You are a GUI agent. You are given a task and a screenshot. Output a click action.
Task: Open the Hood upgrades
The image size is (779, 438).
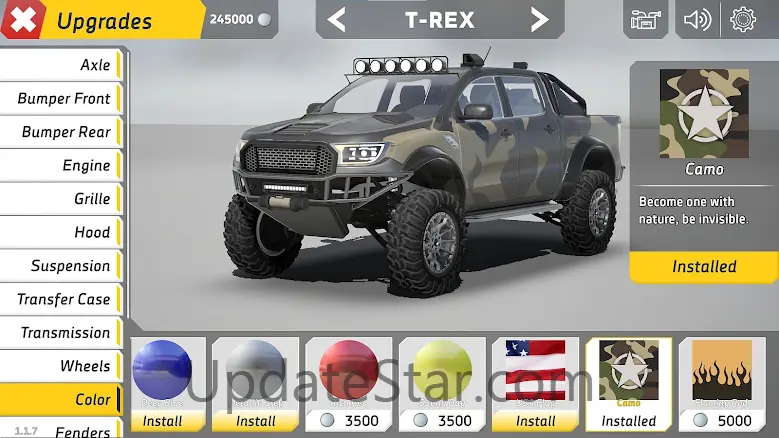point(61,232)
